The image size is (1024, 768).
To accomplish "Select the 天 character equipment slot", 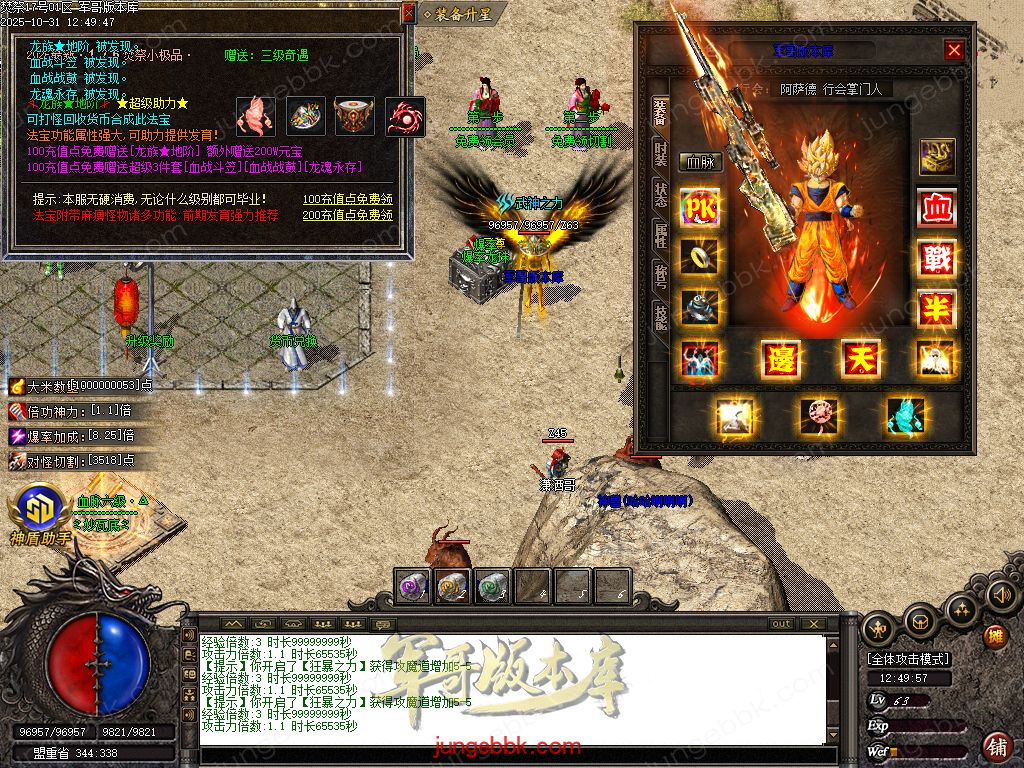I will tap(860, 358).
